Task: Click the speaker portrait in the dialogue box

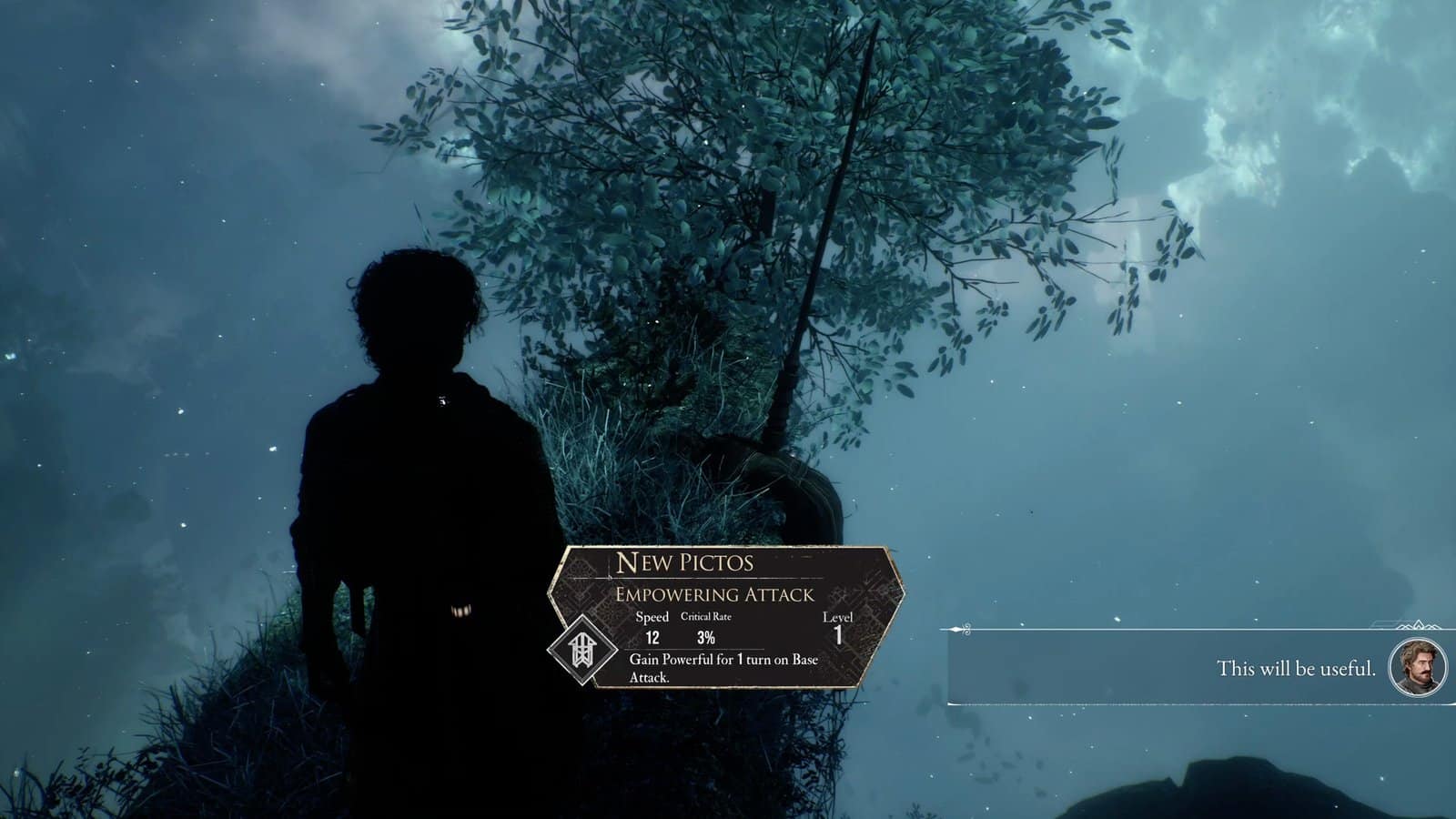Action: click(x=1417, y=667)
